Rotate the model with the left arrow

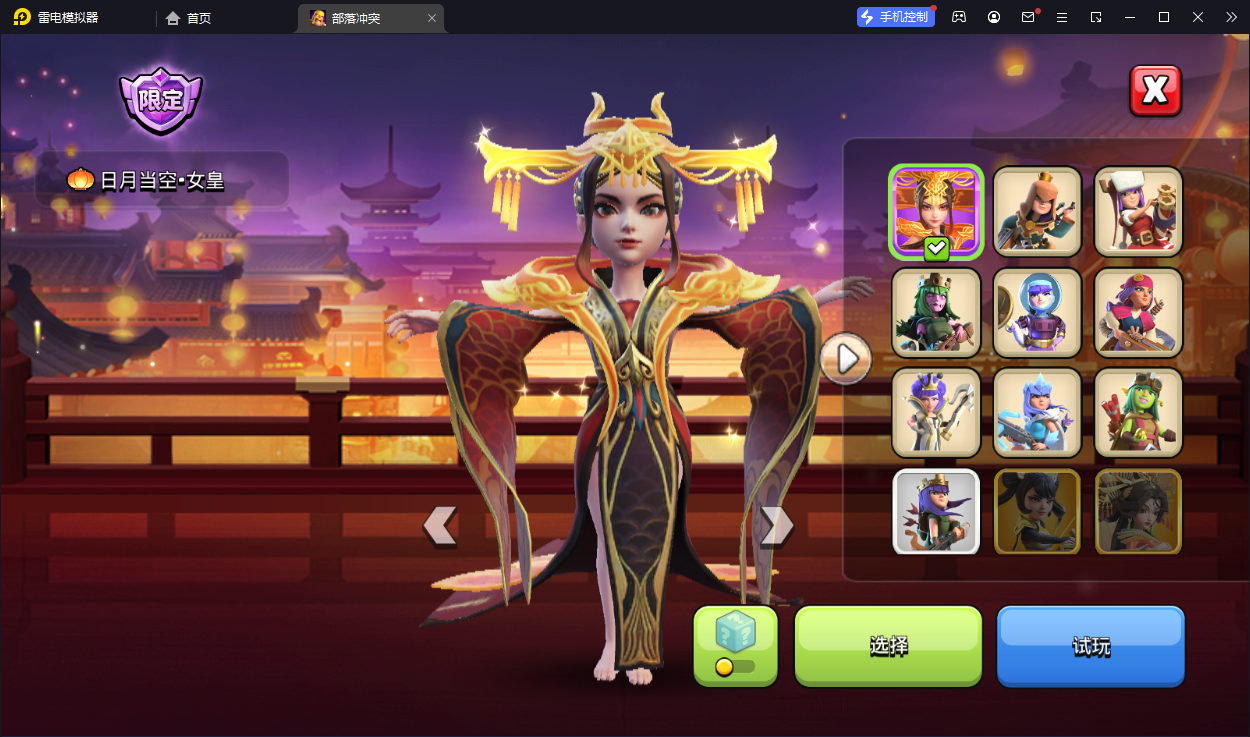pyautogui.click(x=440, y=525)
